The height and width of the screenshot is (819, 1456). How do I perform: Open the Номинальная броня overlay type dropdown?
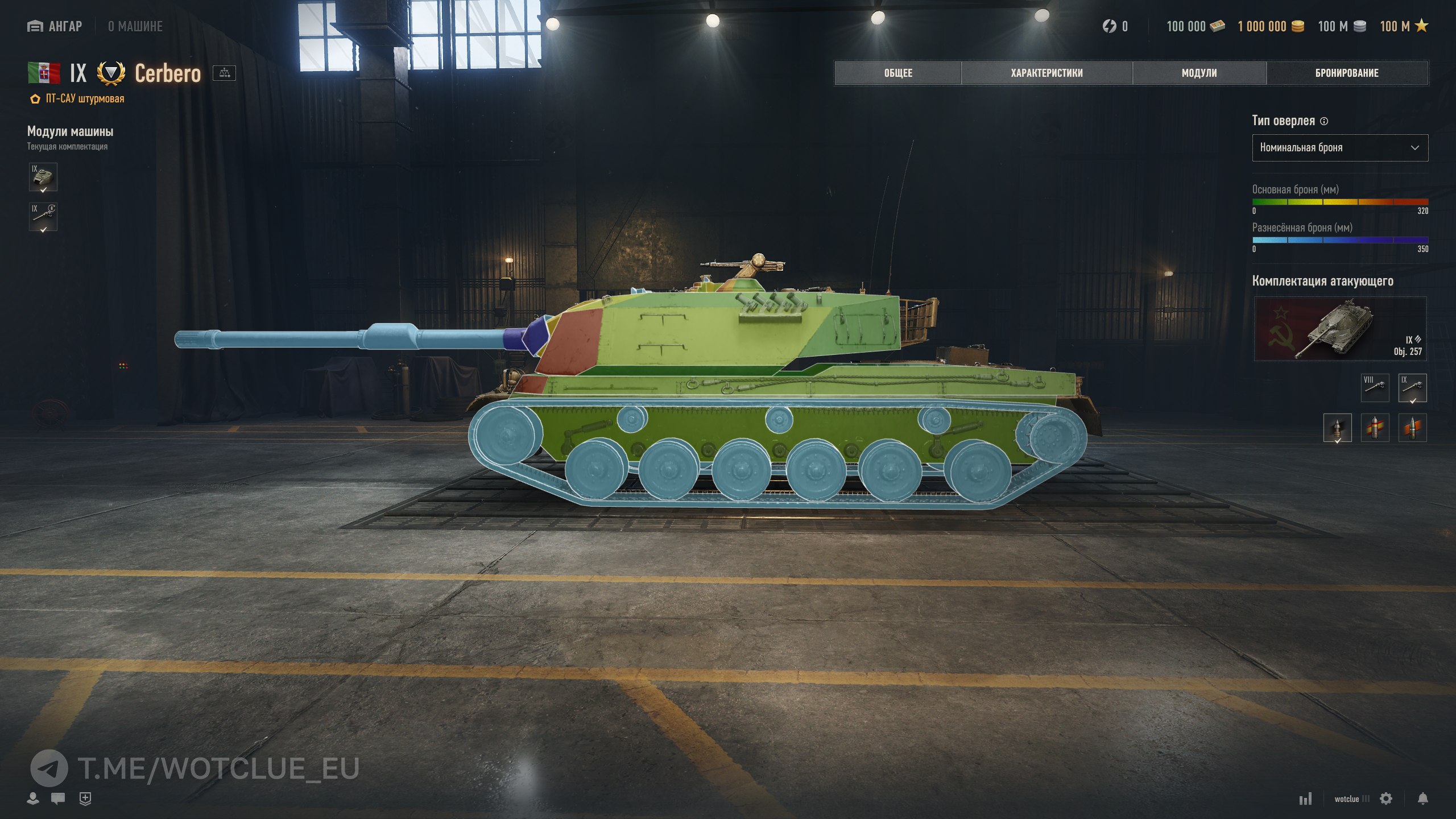[x=1339, y=148]
